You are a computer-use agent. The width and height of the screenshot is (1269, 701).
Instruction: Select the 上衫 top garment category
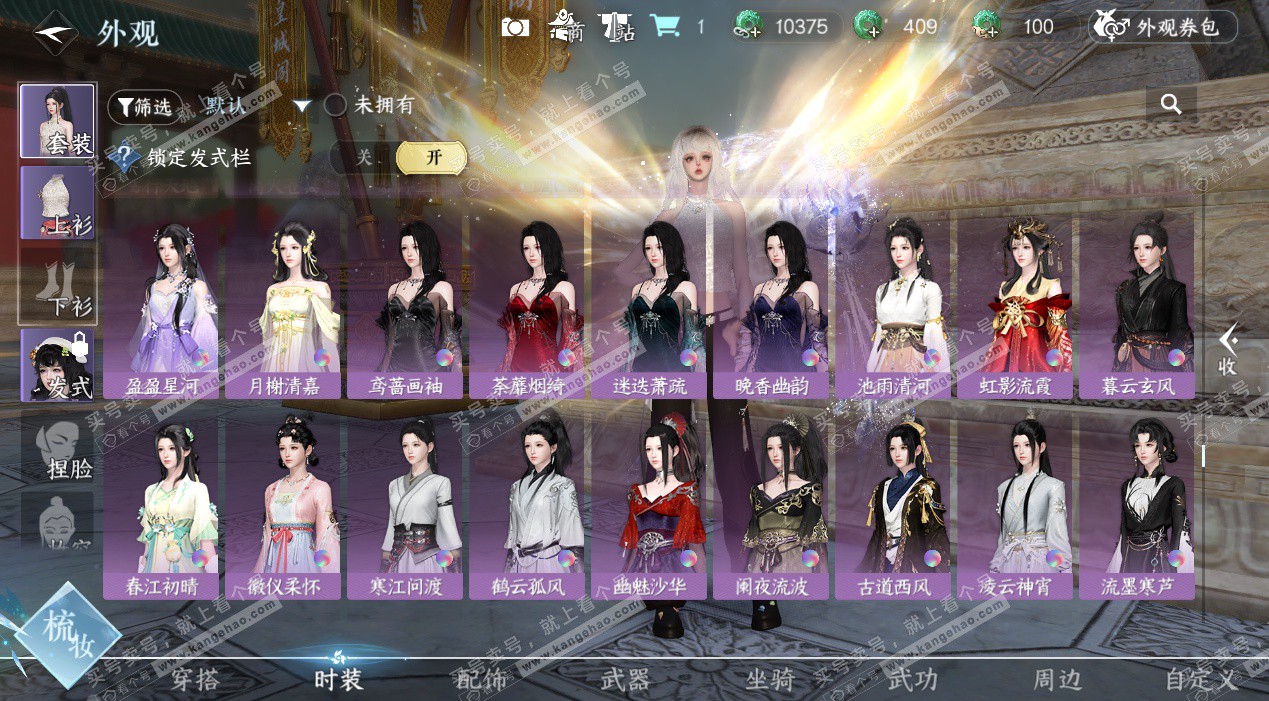[58, 203]
